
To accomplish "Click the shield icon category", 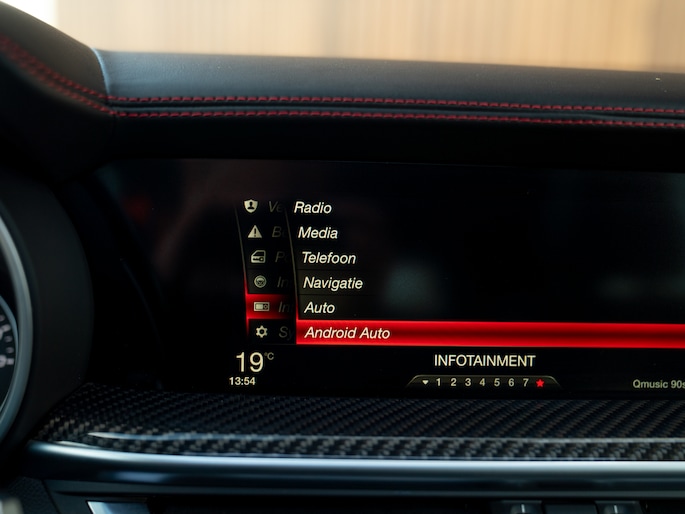I will click(x=251, y=206).
